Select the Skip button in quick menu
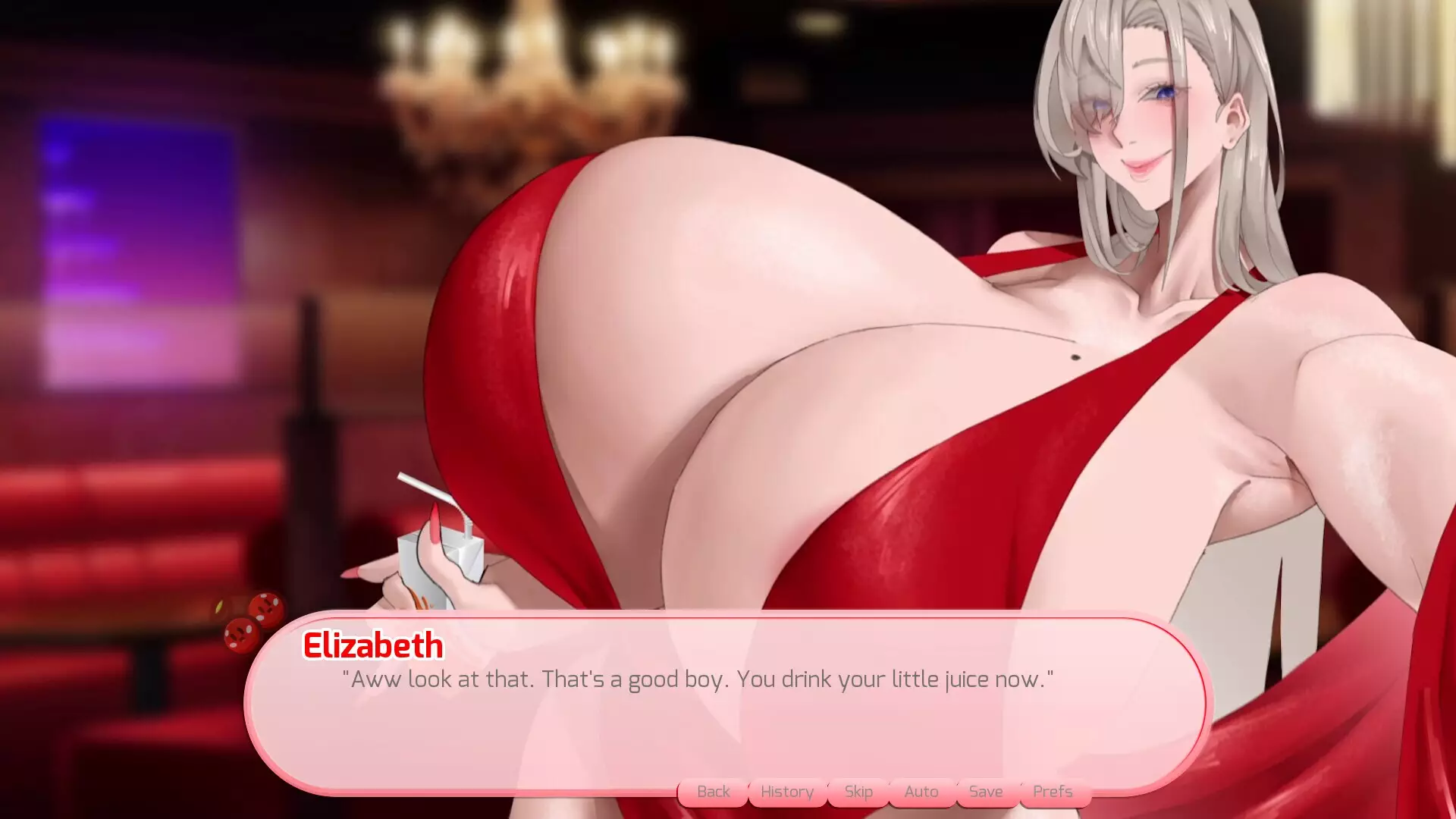Screen dimensions: 1456x819 (x=858, y=791)
